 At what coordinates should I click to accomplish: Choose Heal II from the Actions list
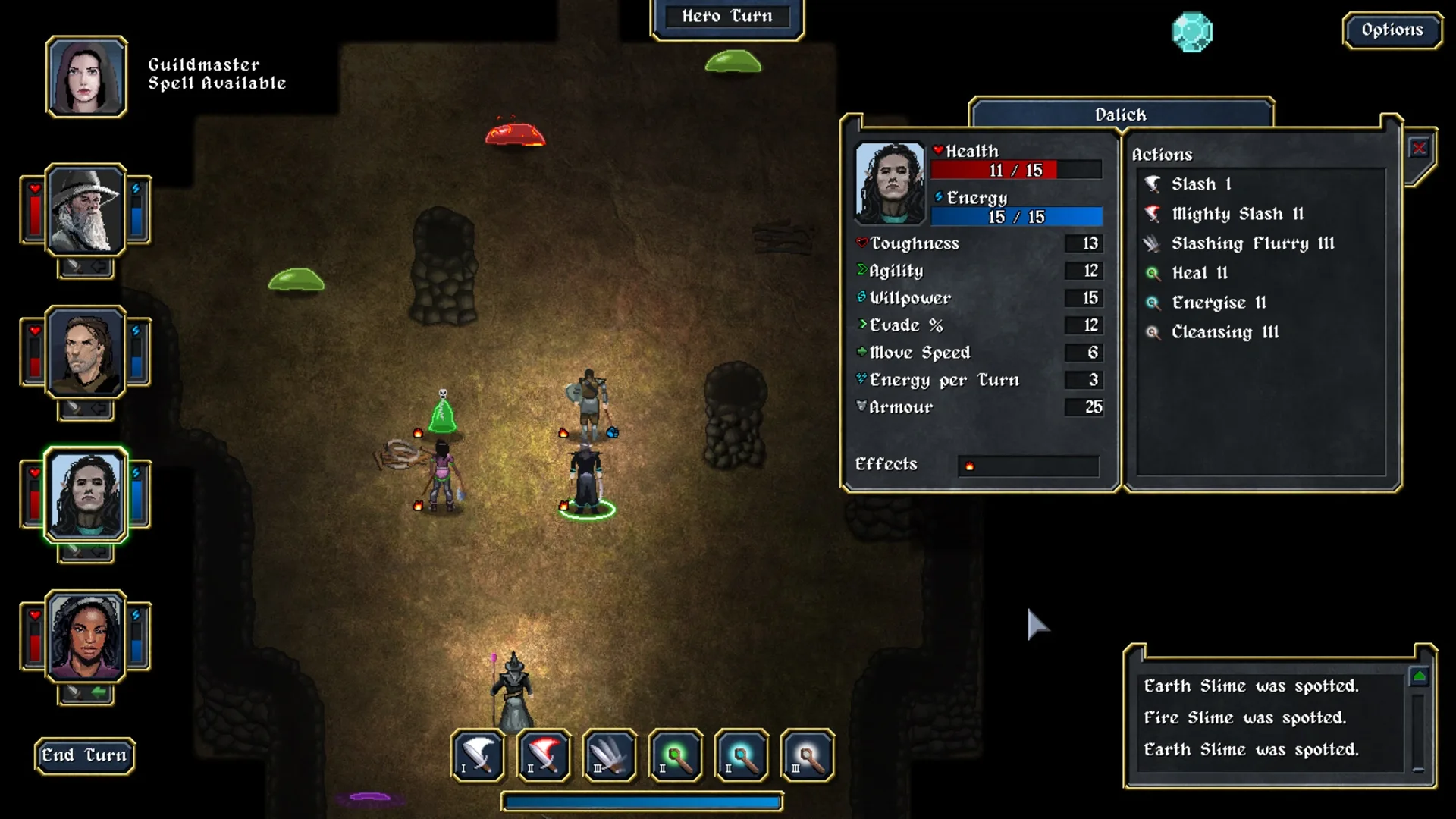(1199, 273)
